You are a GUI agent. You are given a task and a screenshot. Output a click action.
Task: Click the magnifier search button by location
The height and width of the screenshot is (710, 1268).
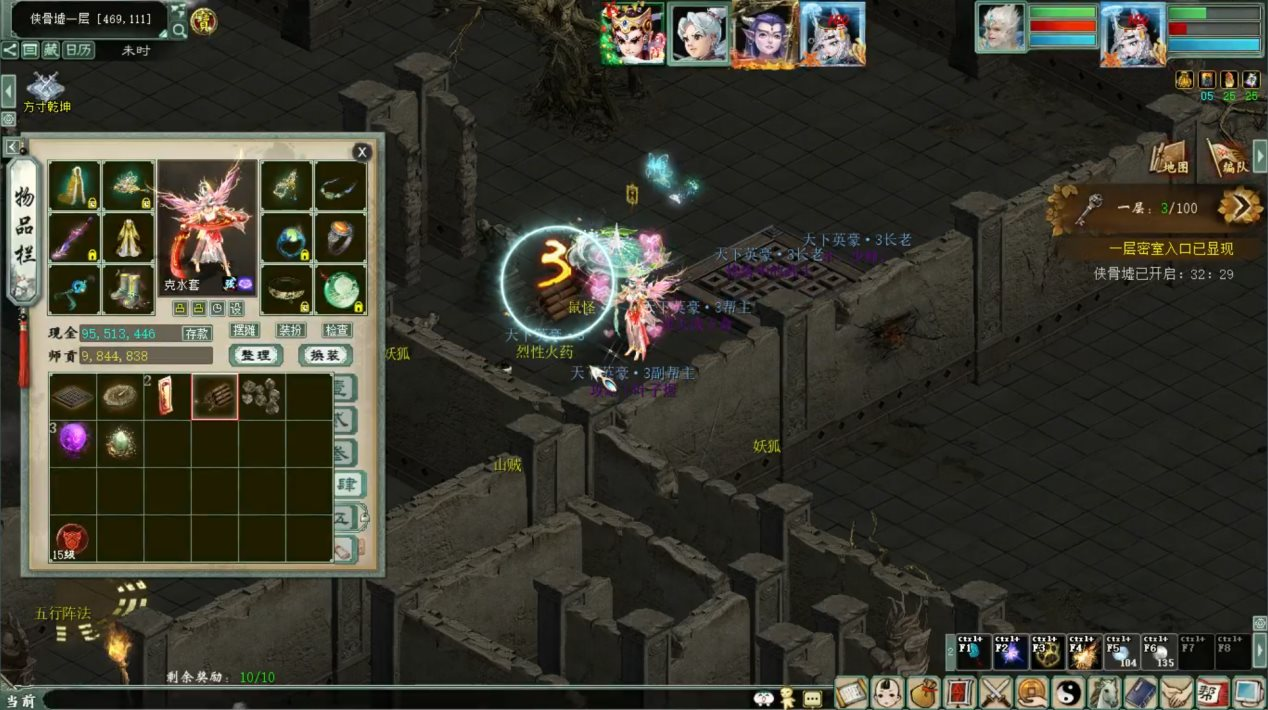(x=179, y=30)
